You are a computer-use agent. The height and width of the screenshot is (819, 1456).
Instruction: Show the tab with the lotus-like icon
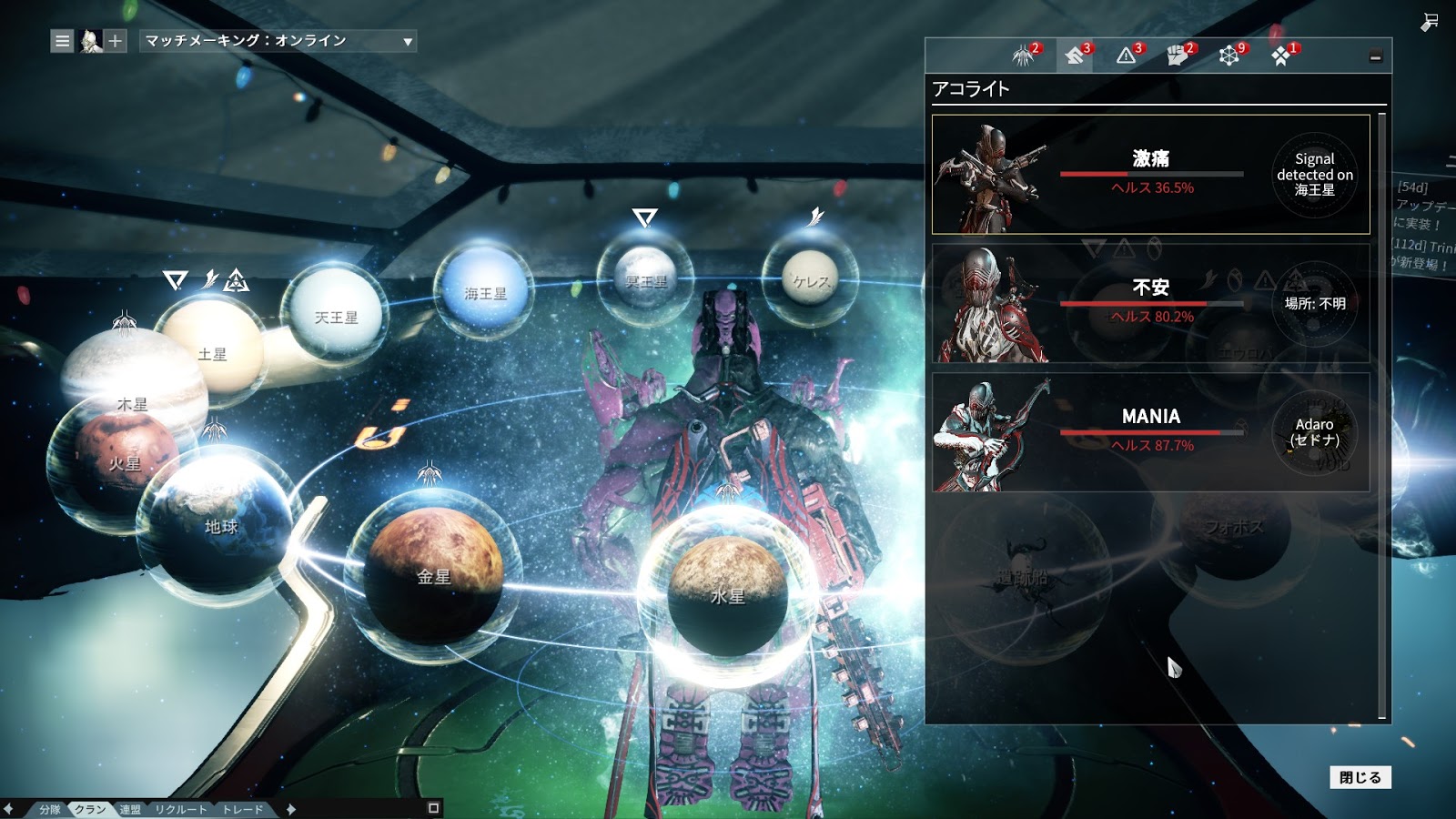(x=1024, y=56)
